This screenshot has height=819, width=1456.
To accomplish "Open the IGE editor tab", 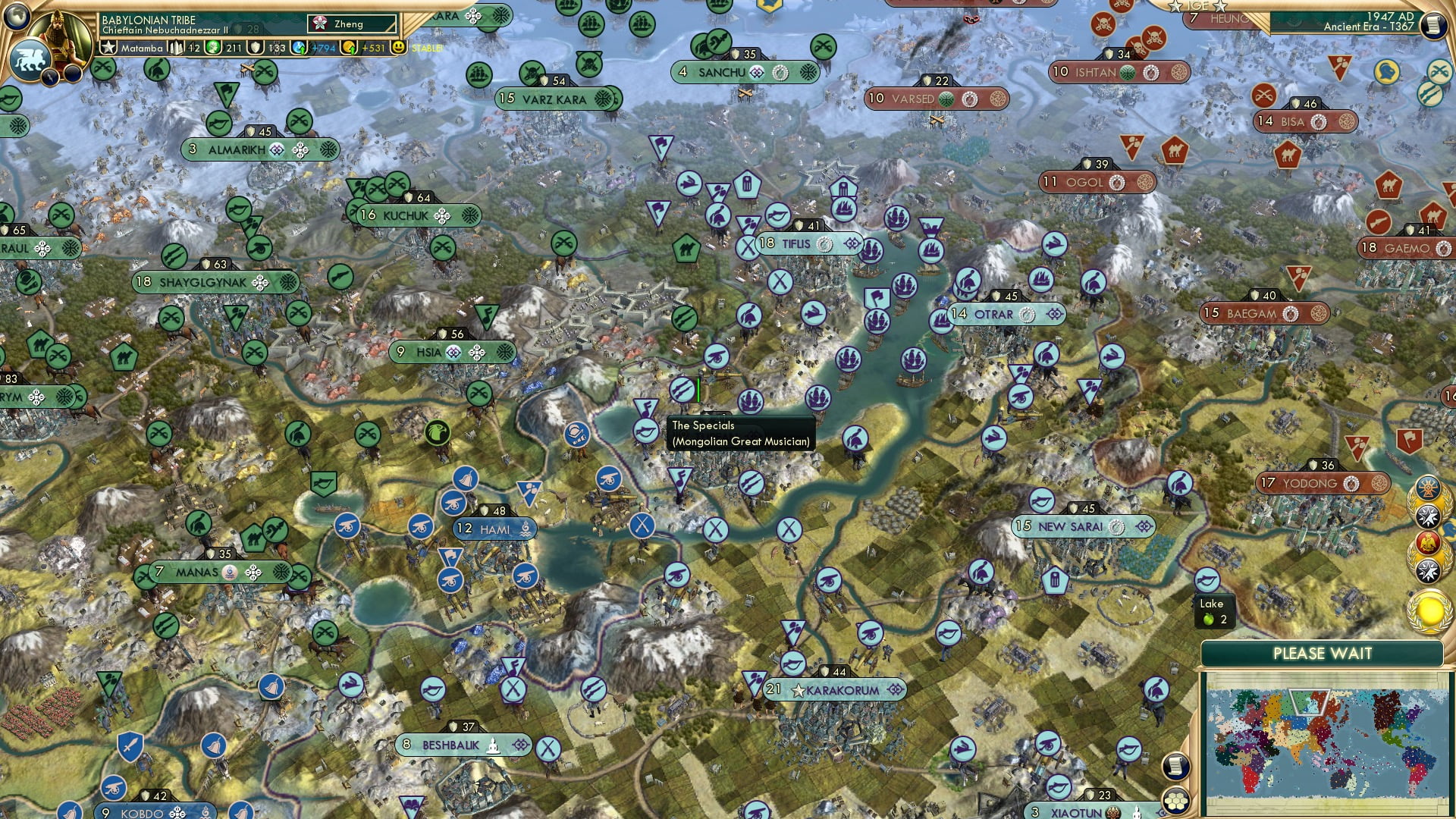I will click(x=1197, y=6).
